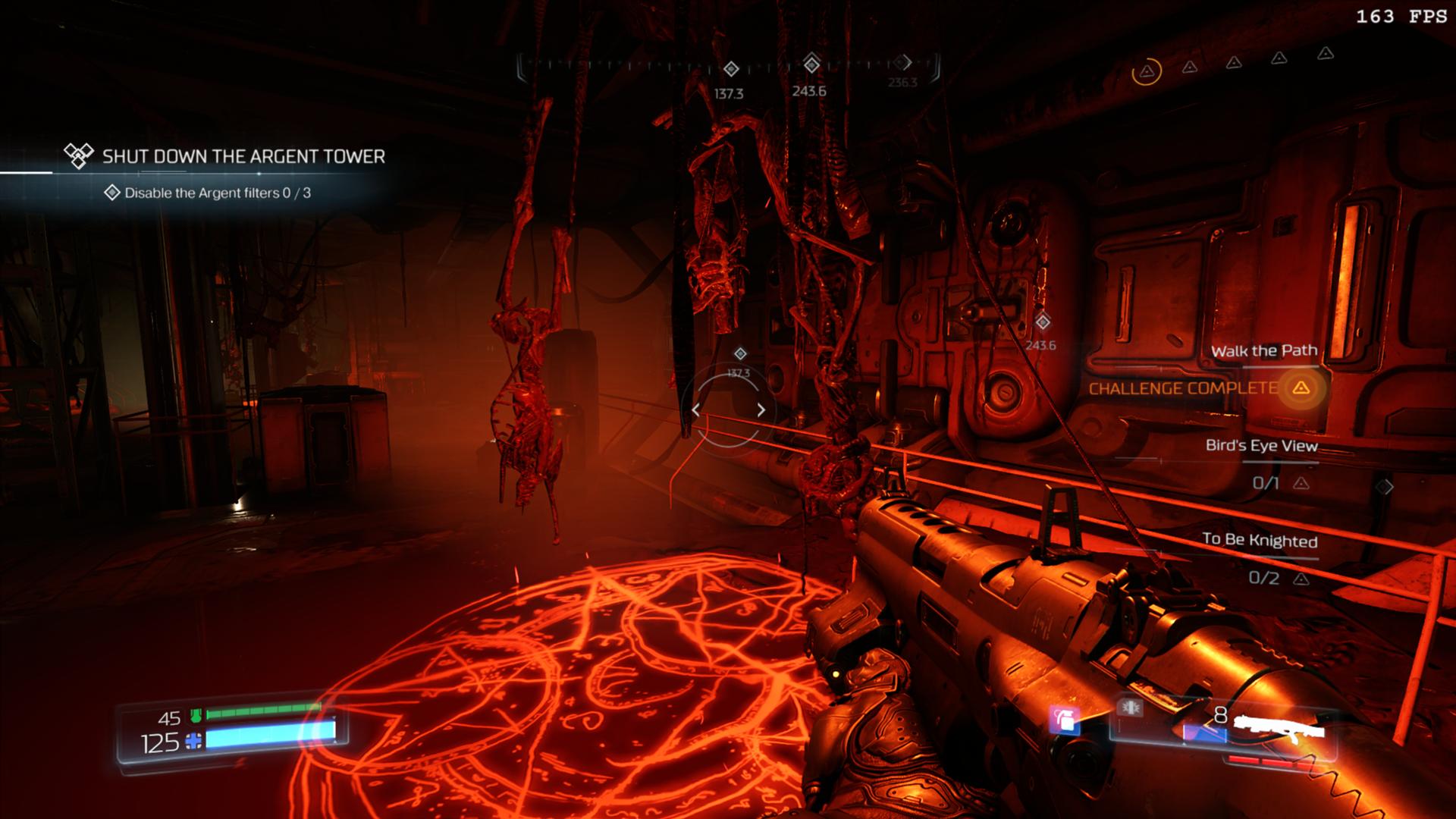Click the 243.6 waypoint marker on the compass
Viewport: 1456px width, 819px height.
[811, 64]
